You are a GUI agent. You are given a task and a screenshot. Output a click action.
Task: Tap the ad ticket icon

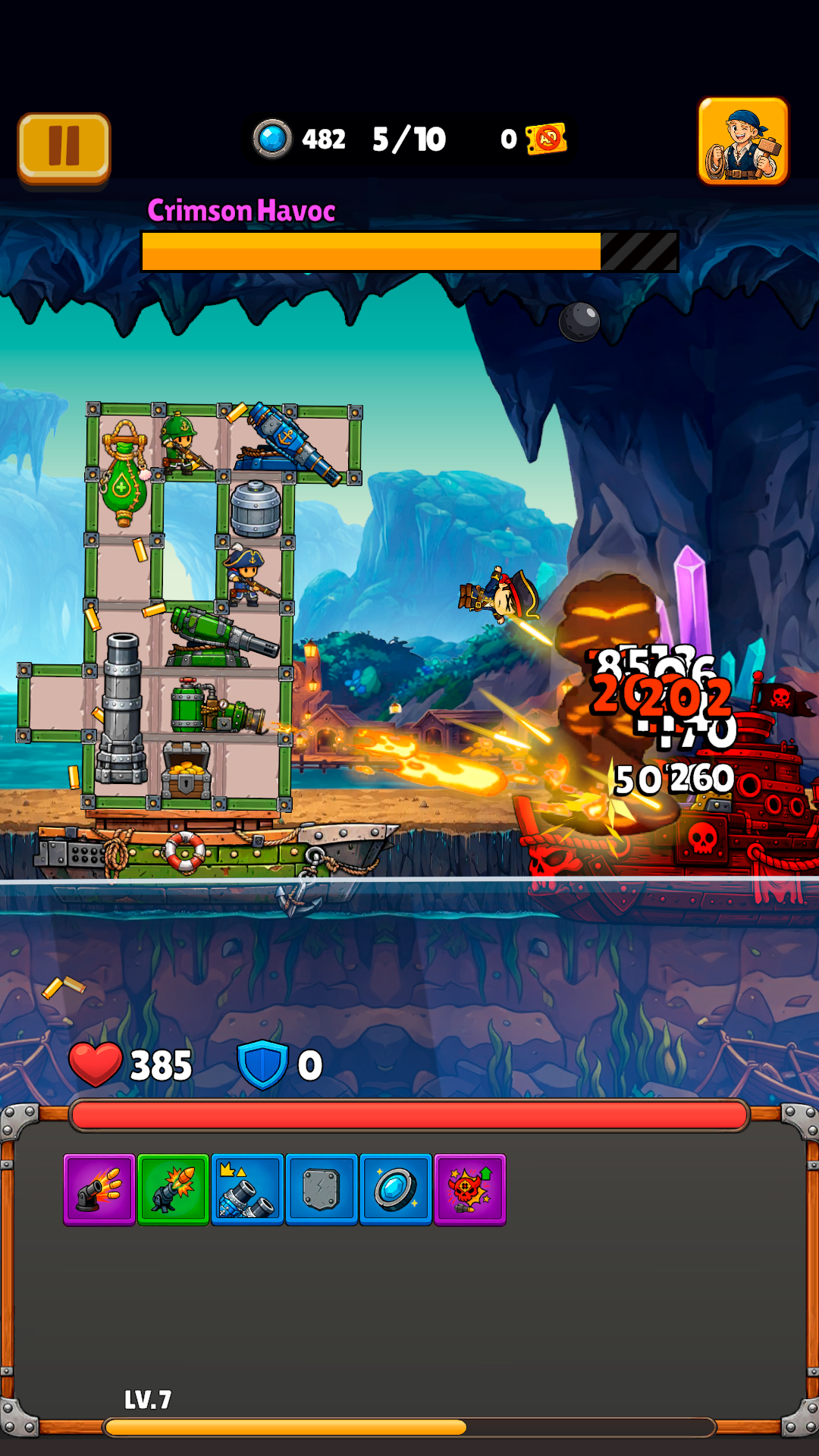tap(547, 139)
